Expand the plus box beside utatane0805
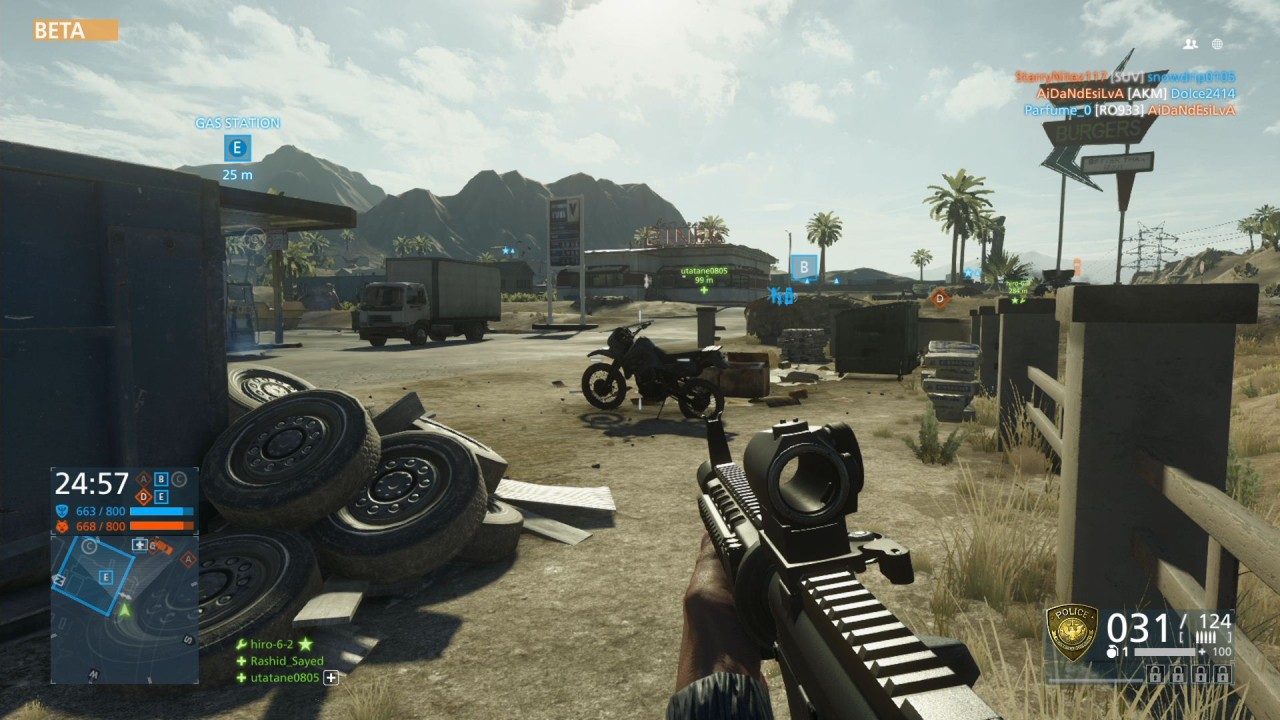This screenshot has height=720, width=1280. coord(331,678)
